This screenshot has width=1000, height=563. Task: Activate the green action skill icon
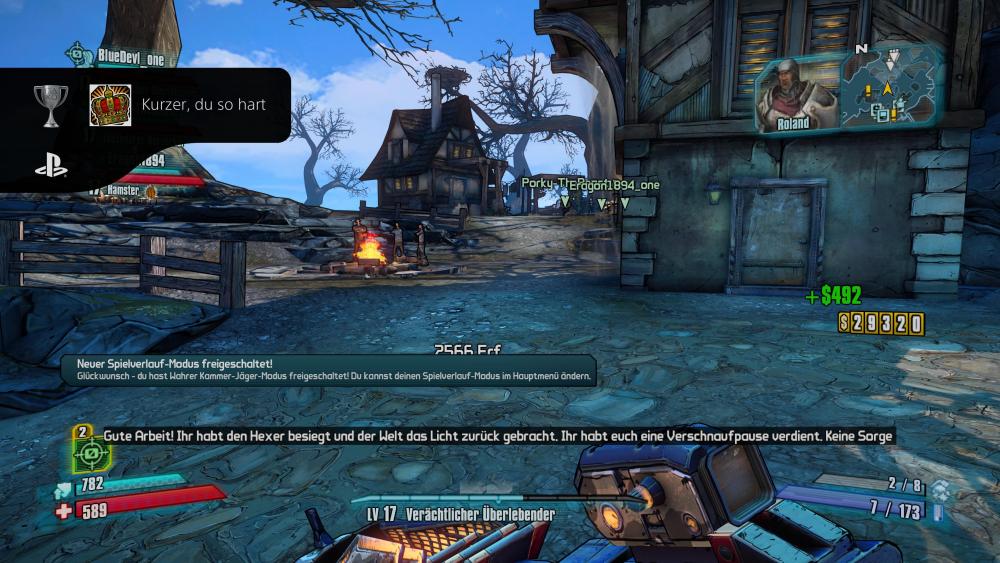[x=92, y=455]
